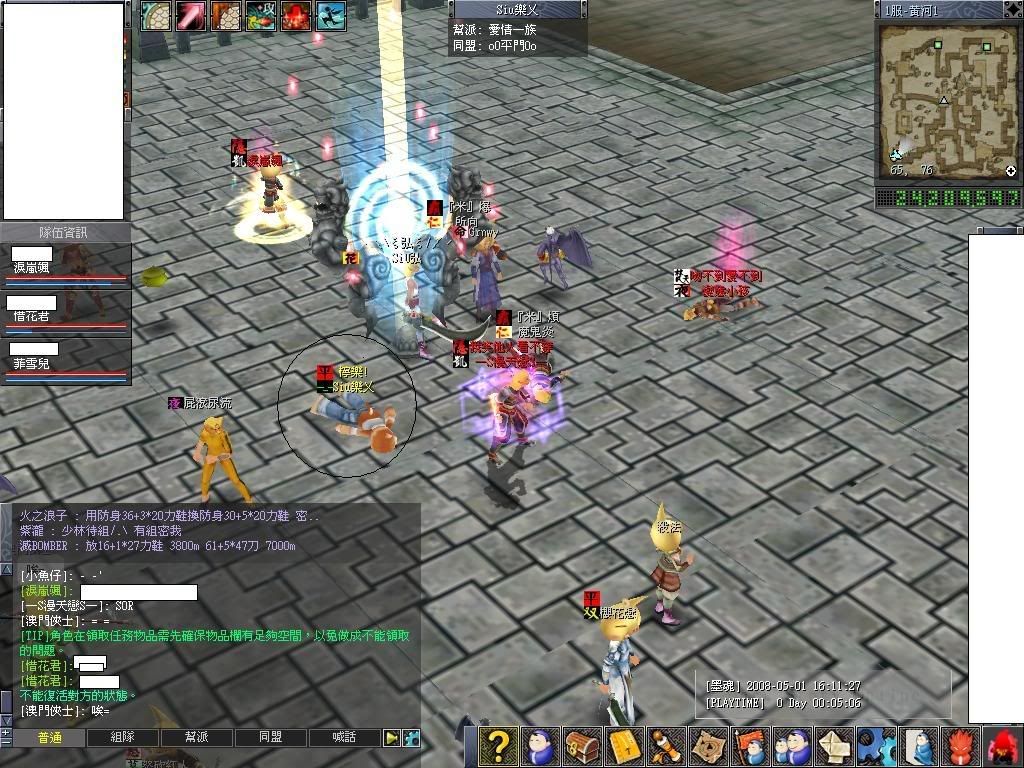Activate the blue kicking figure skill icon

pos(331,15)
